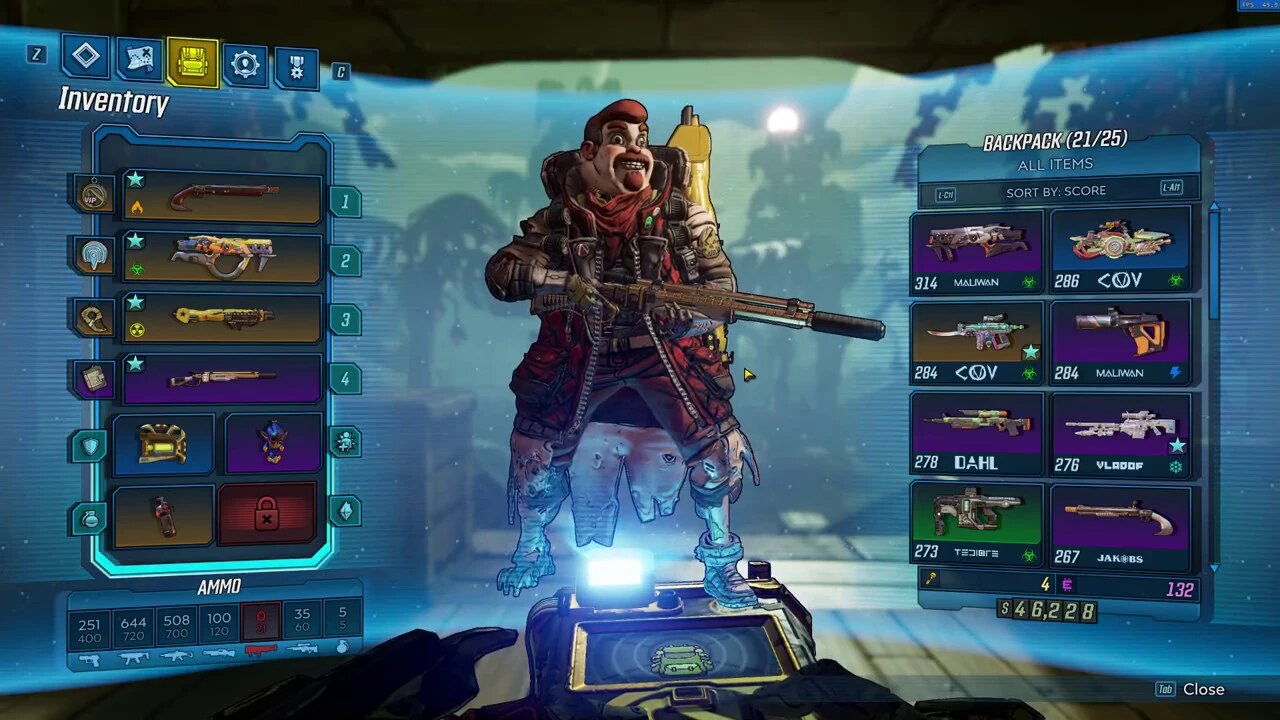Choose the equipped grenade mod slot
The width and height of the screenshot is (1280, 720).
(163, 515)
